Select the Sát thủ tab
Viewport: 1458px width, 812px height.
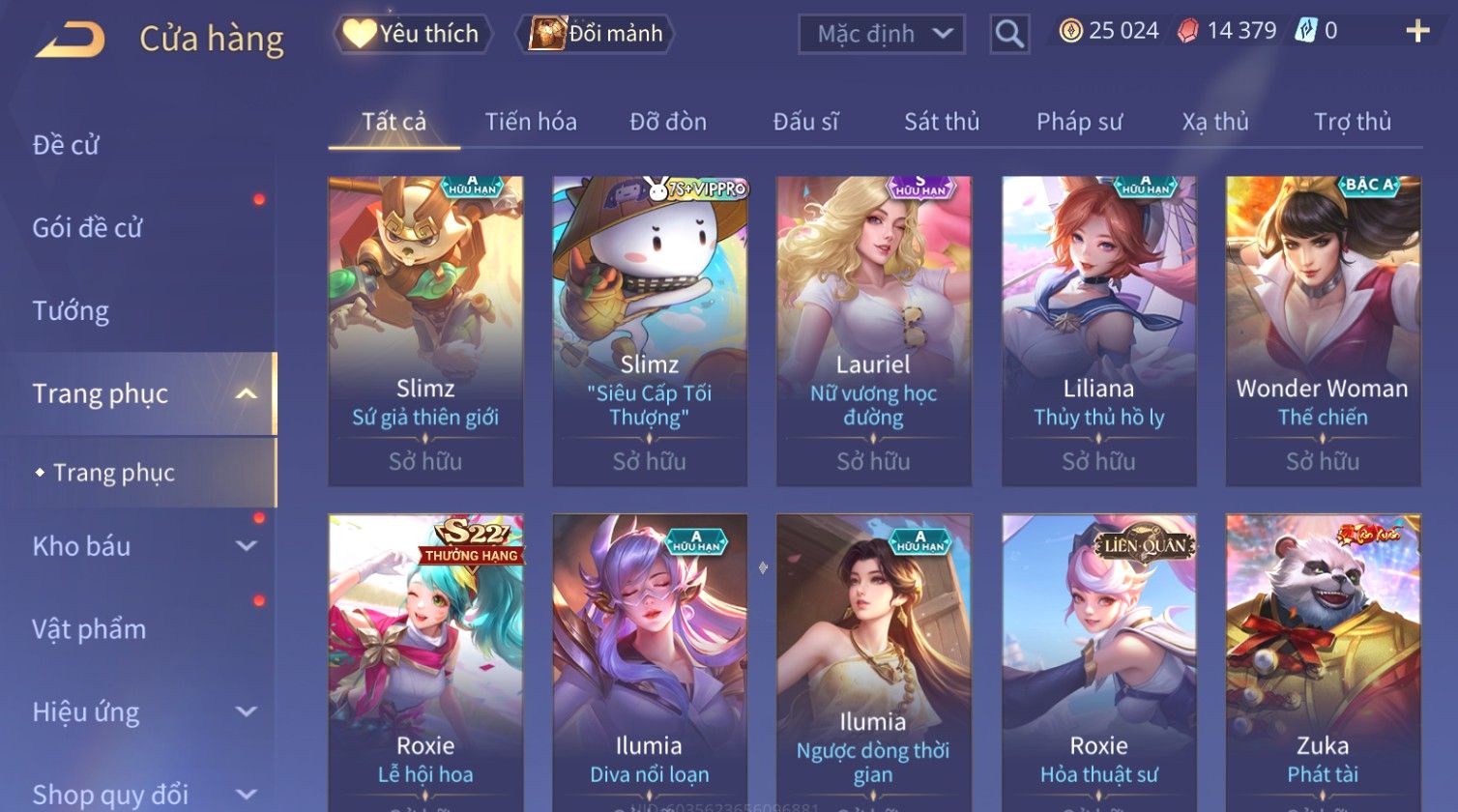[942, 122]
